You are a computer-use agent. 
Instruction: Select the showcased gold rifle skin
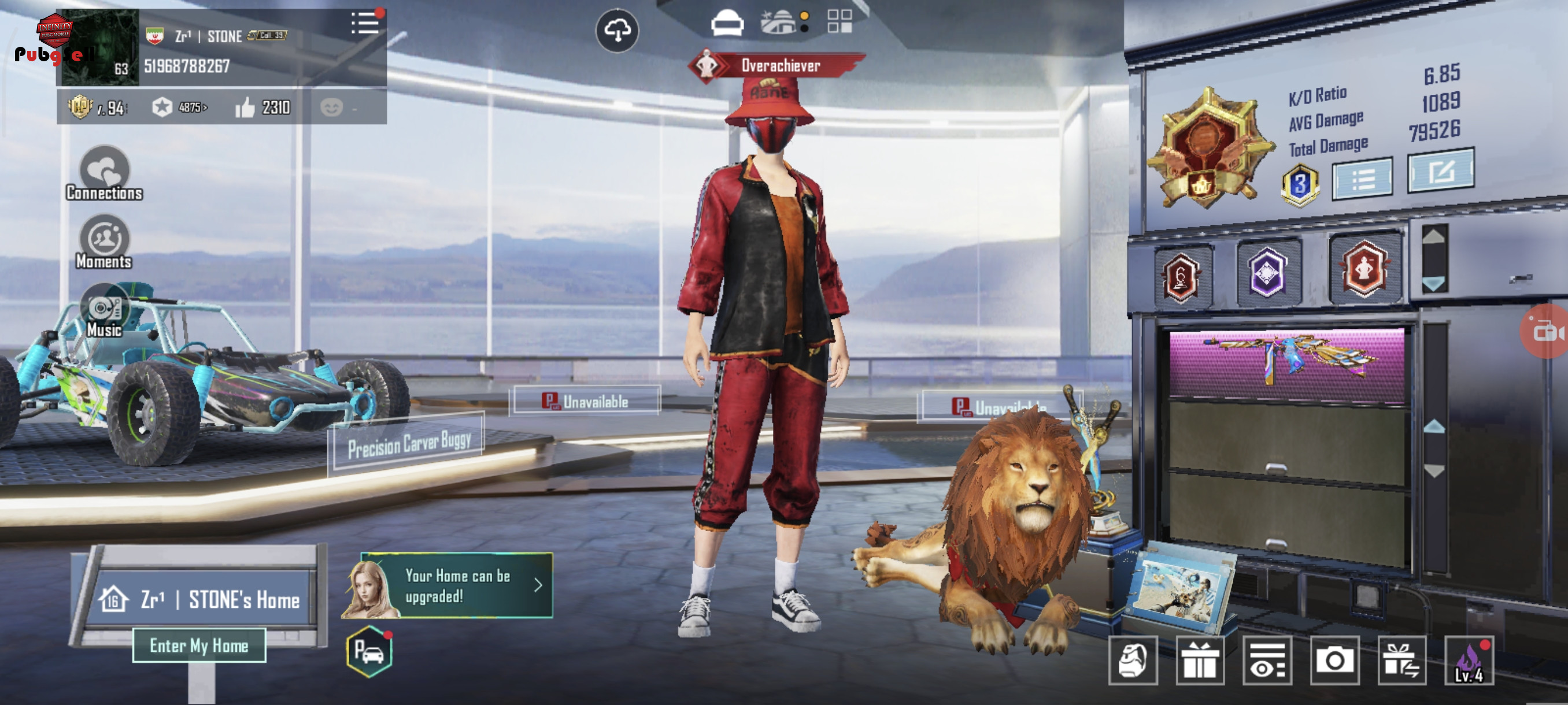click(x=1286, y=363)
